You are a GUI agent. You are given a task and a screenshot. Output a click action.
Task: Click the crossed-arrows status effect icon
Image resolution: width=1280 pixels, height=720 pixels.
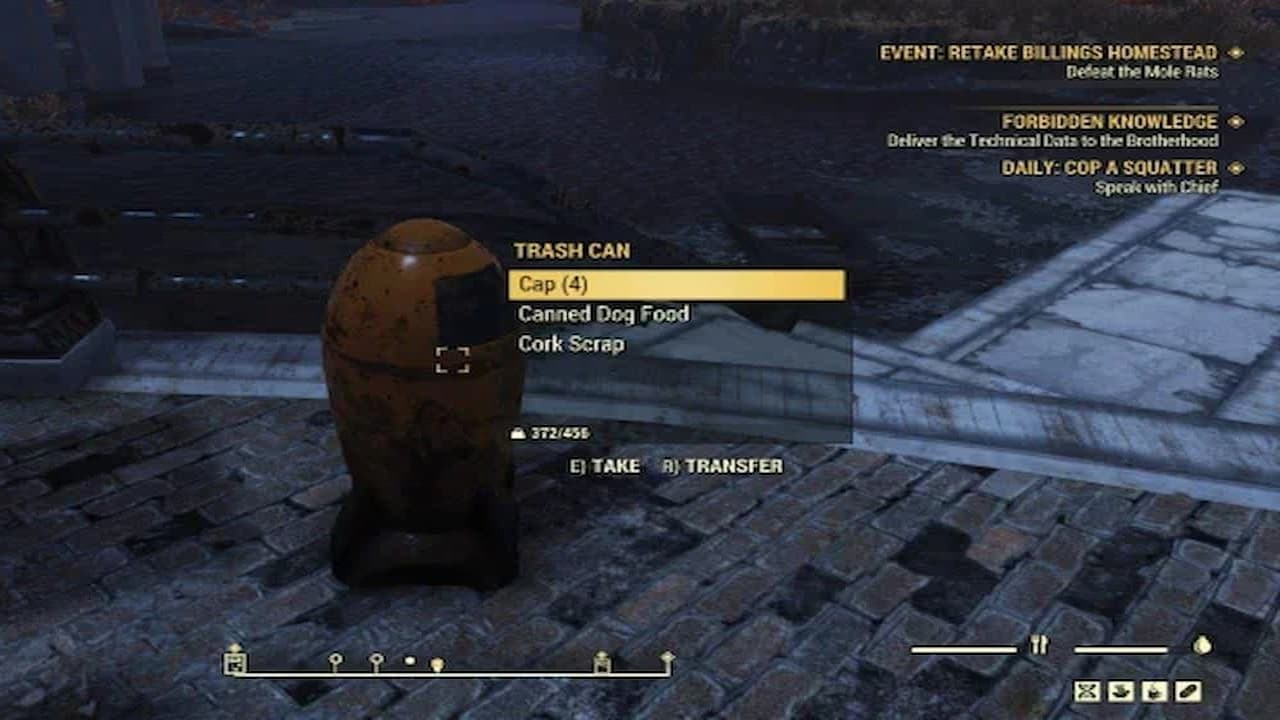(x=1088, y=692)
